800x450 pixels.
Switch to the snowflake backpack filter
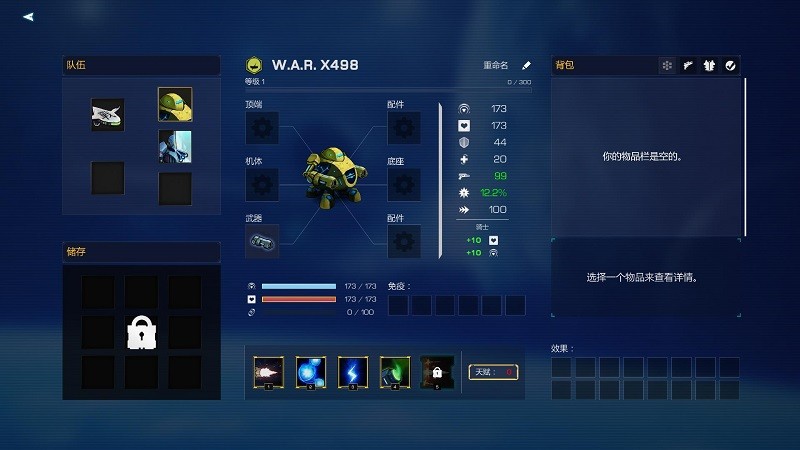[x=666, y=66]
